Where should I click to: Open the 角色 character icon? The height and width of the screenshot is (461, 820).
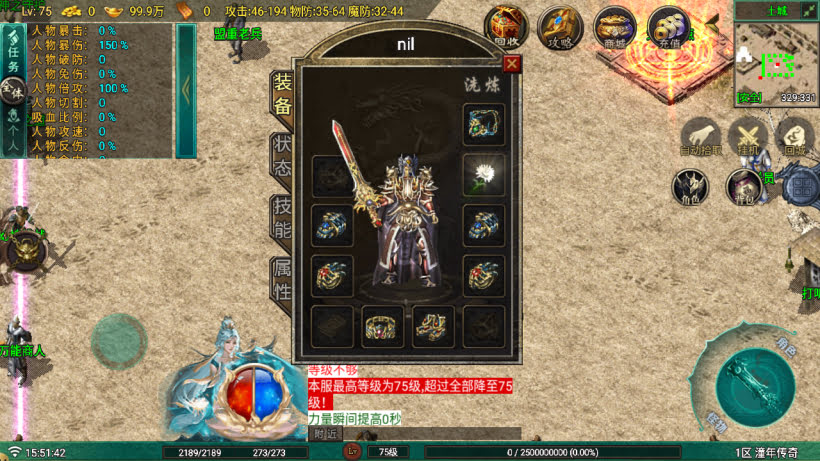pyautogui.click(x=691, y=186)
